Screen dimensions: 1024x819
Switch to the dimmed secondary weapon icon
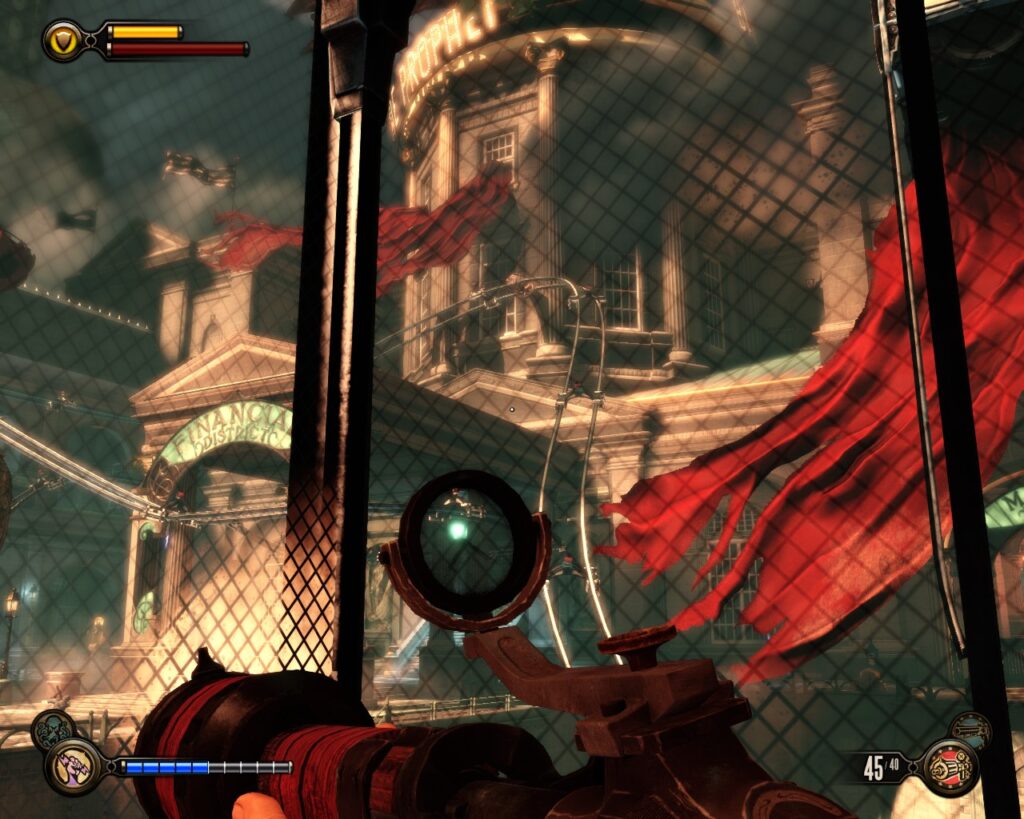(x=970, y=730)
